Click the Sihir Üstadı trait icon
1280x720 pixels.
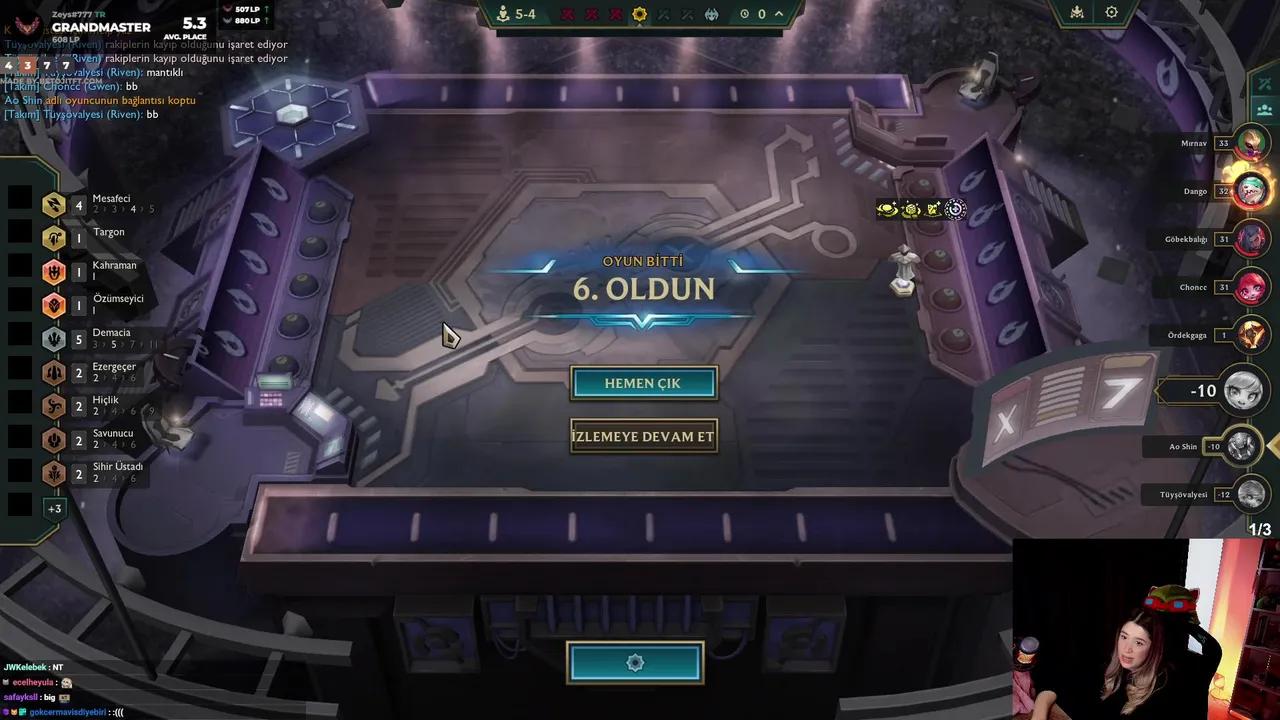(54, 473)
